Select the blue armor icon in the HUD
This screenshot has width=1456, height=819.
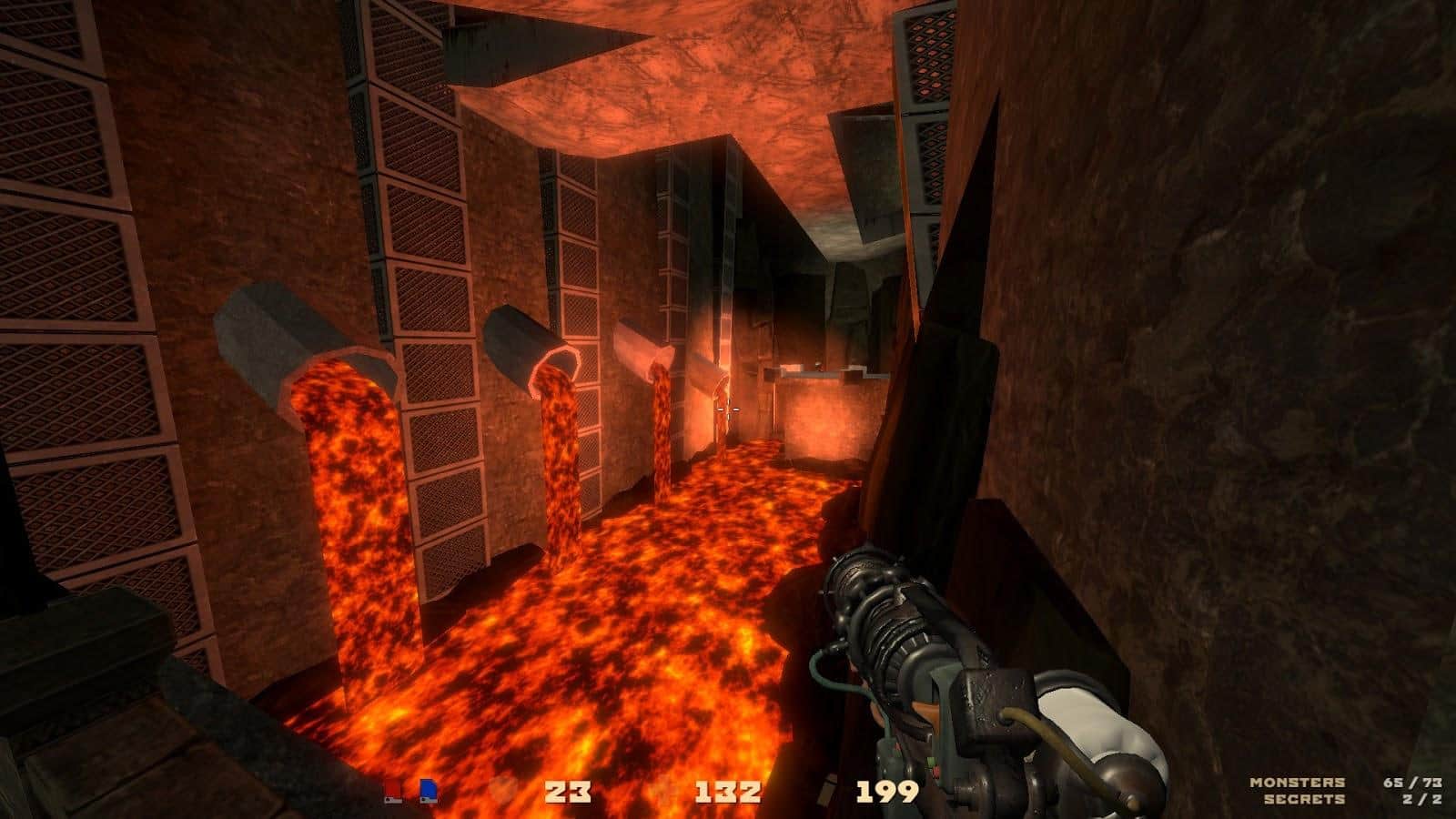(x=428, y=790)
